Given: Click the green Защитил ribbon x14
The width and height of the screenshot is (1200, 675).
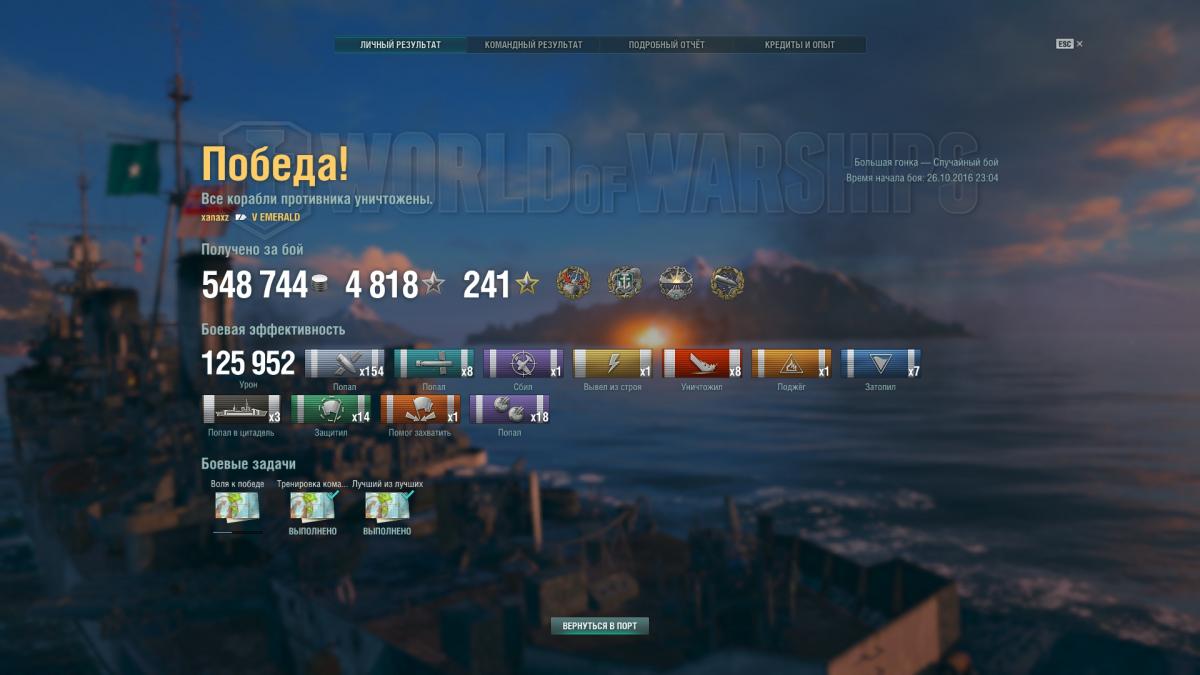Looking at the screenshot, I should coord(330,410).
